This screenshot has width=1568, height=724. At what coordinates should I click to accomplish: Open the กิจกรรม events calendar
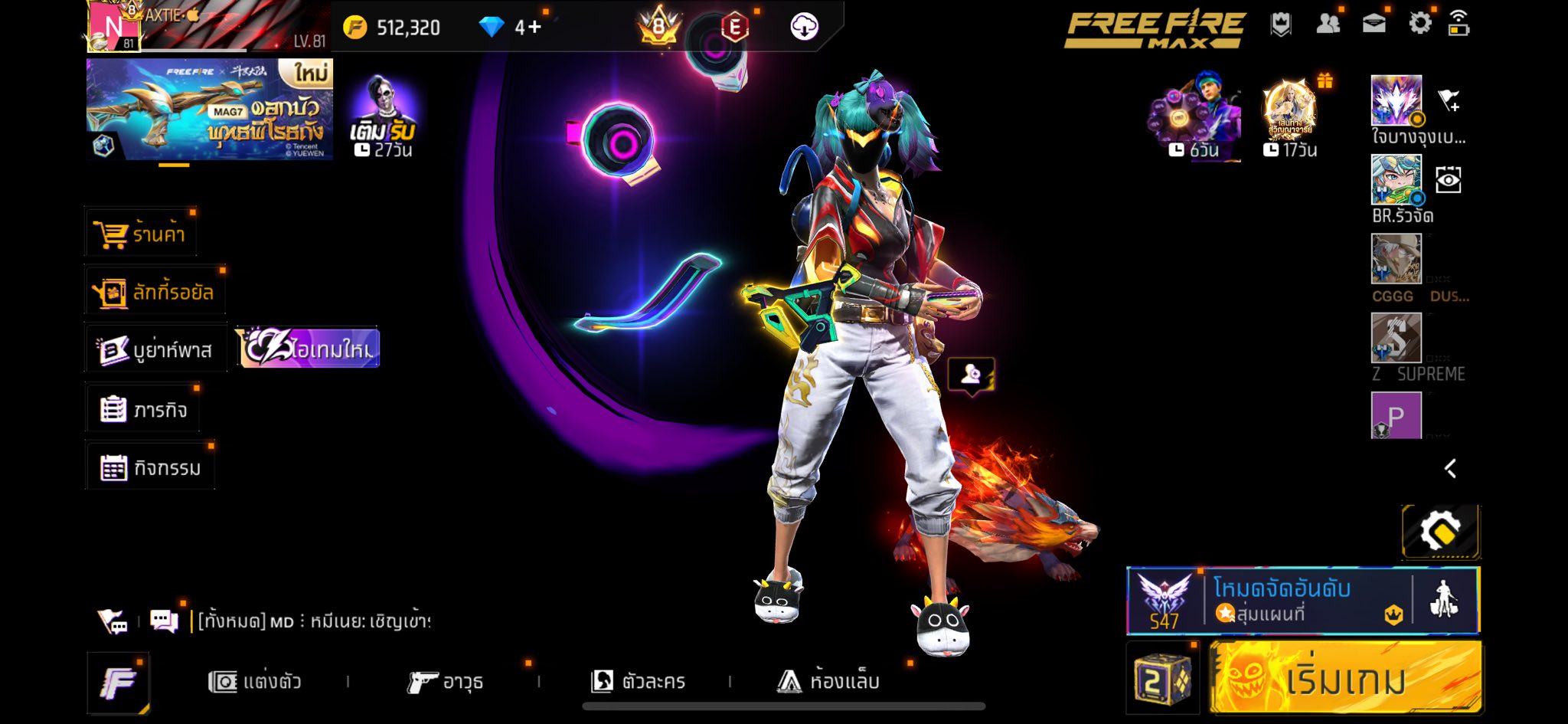click(151, 467)
